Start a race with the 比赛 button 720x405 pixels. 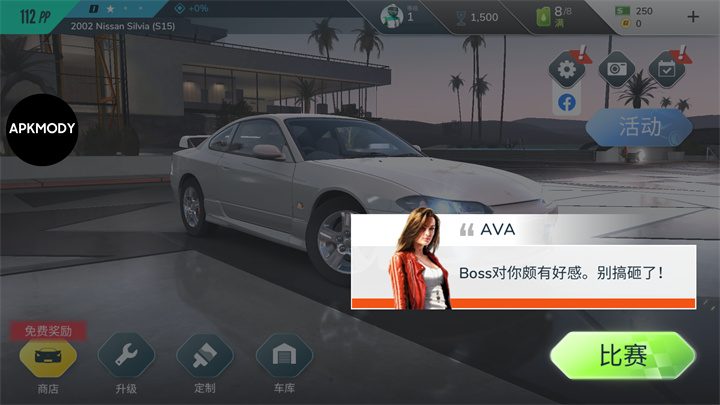pos(622,356)
